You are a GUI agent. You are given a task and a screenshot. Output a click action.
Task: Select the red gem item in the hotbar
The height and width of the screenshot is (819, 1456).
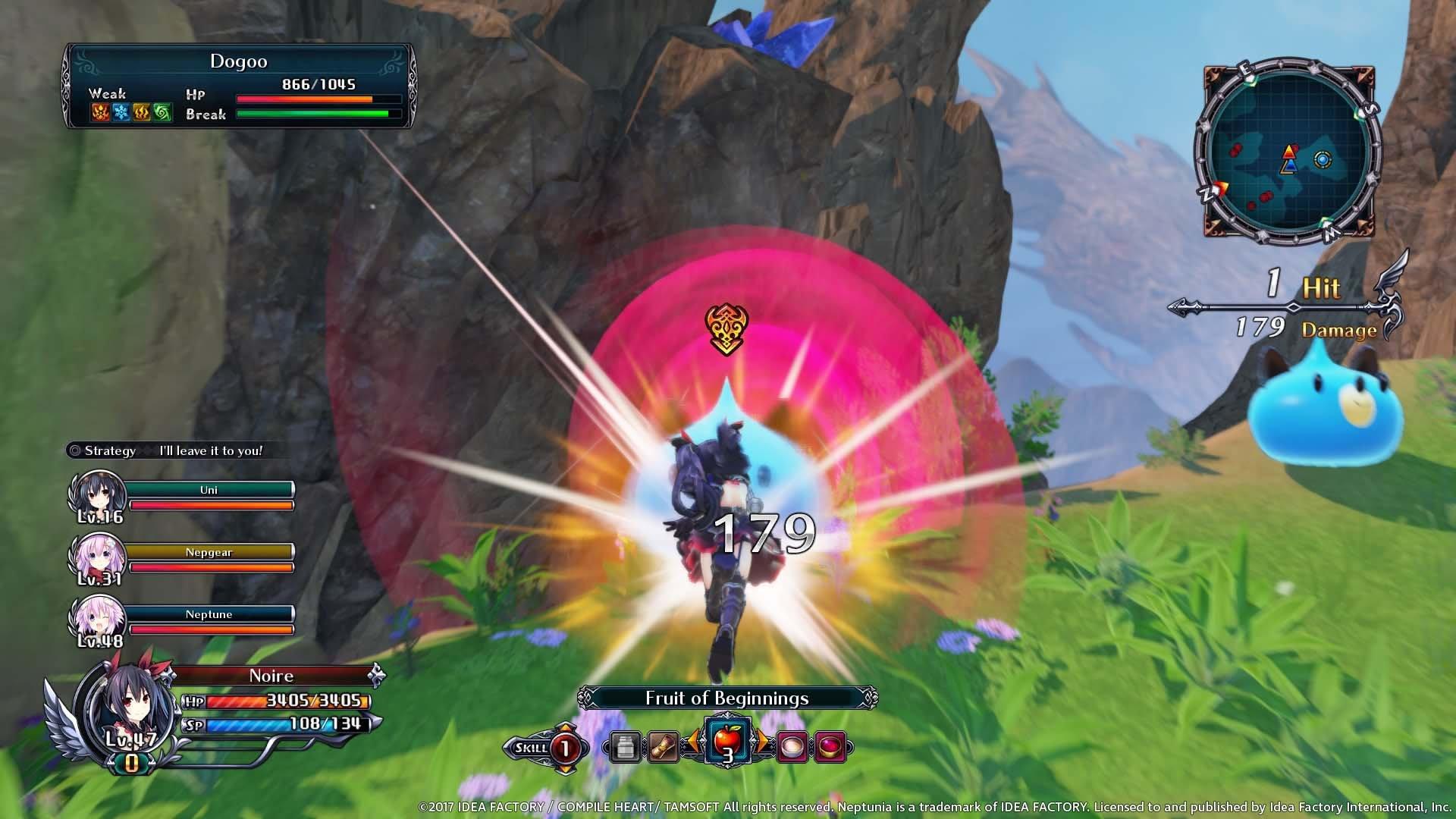pyautogui.click(x=828, y=747)
